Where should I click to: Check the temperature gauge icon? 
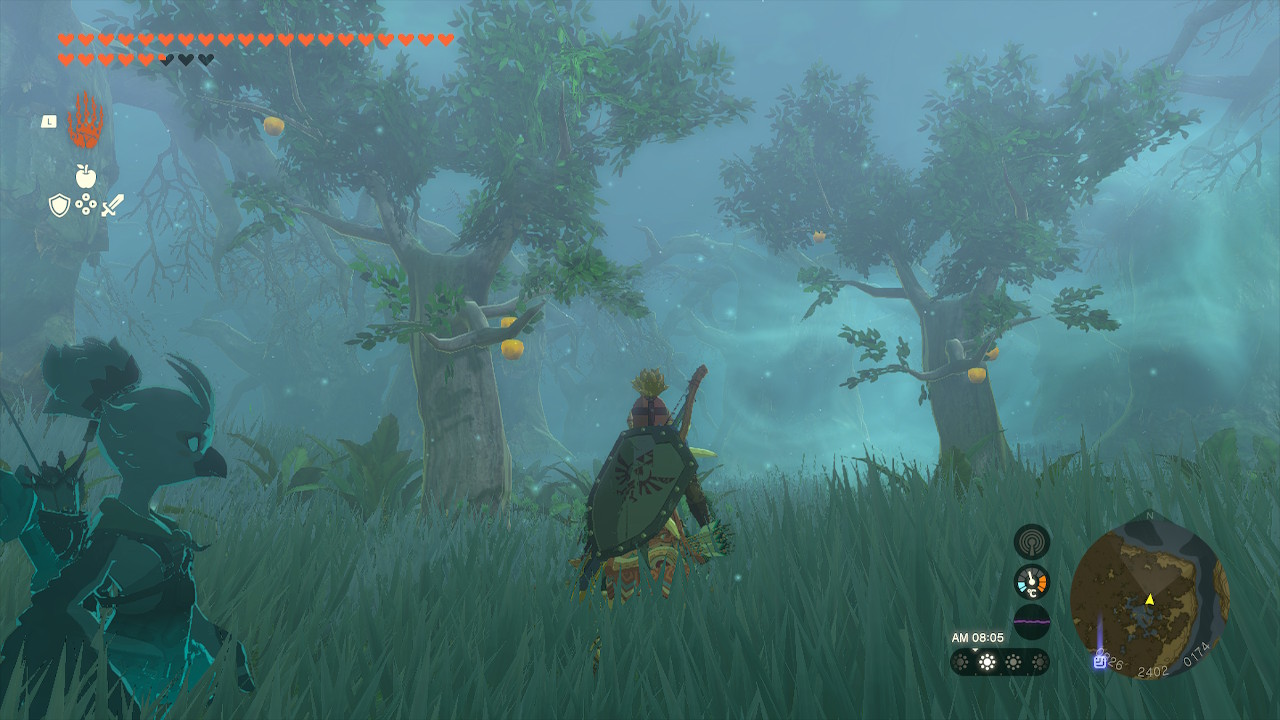1031,582
